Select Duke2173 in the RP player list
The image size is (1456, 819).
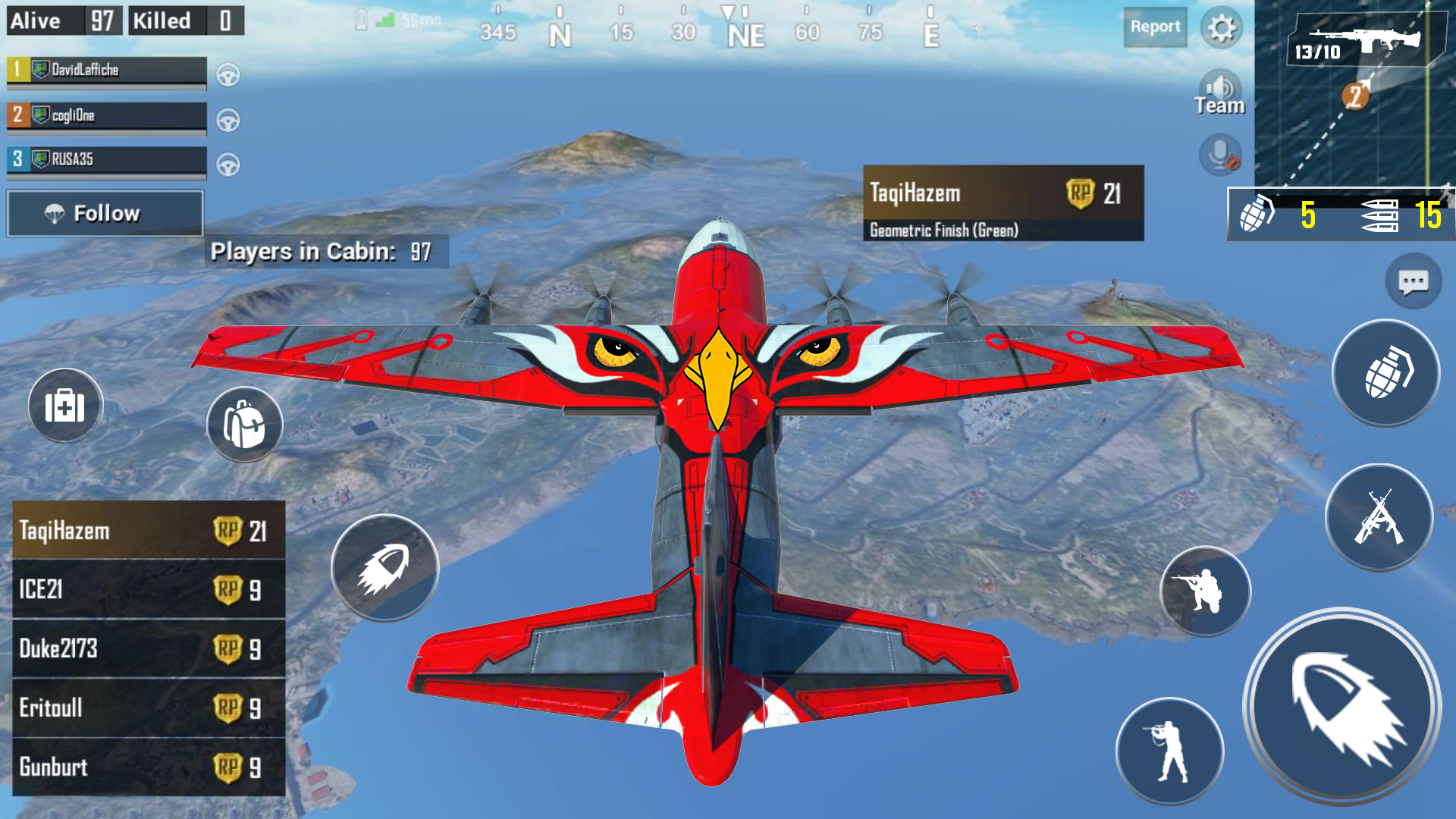pos(149,649)
